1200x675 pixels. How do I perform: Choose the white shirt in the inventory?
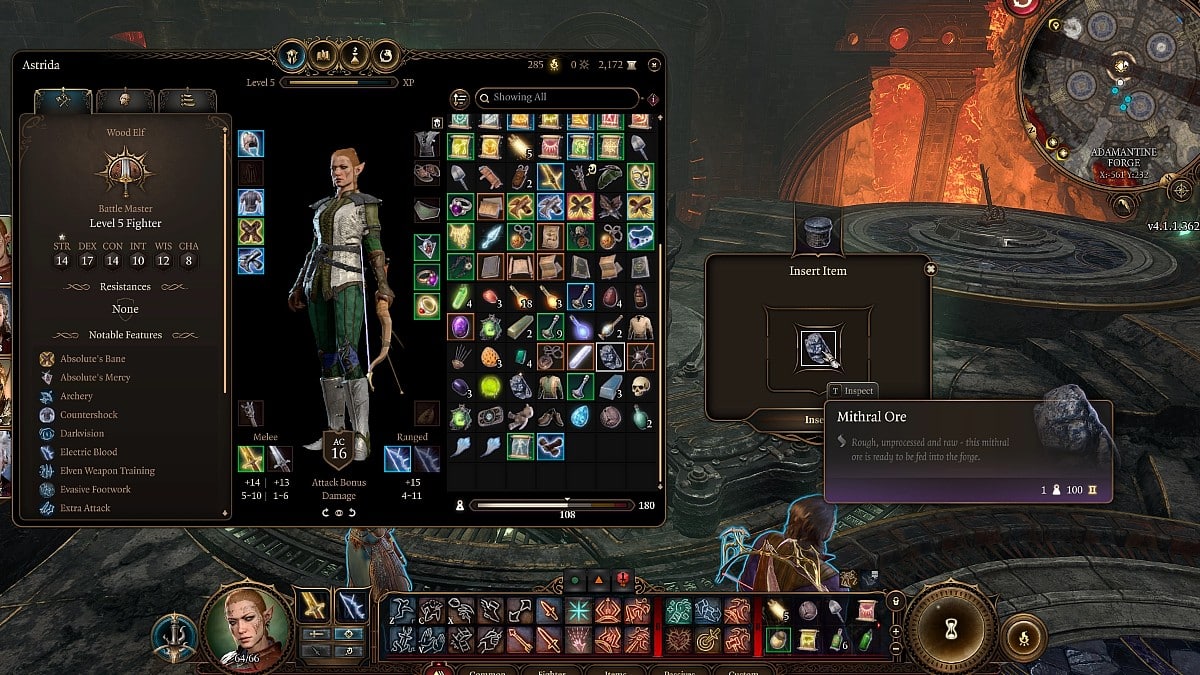point(639,326)
